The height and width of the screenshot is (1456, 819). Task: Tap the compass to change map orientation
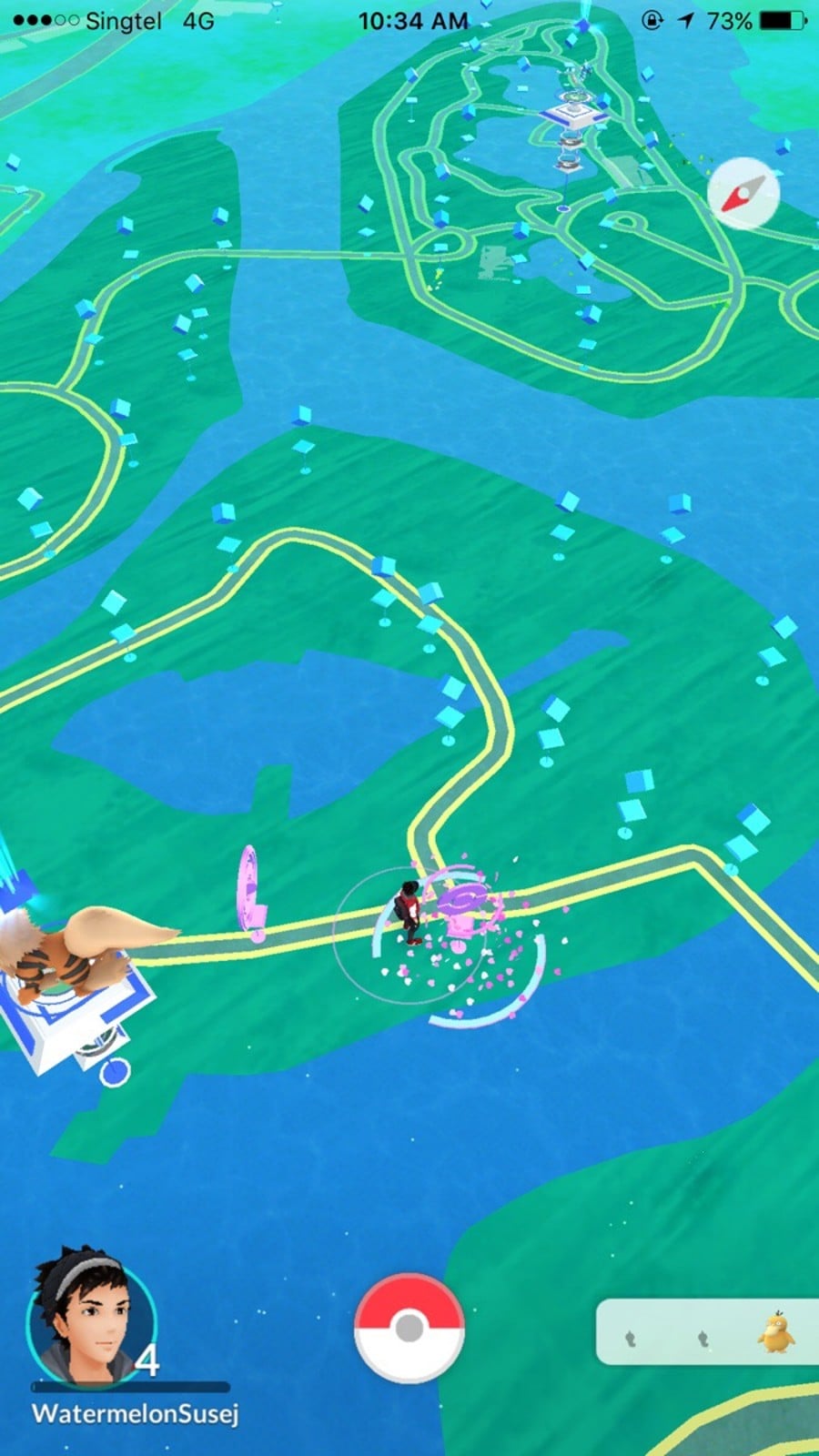coord(743,193)
